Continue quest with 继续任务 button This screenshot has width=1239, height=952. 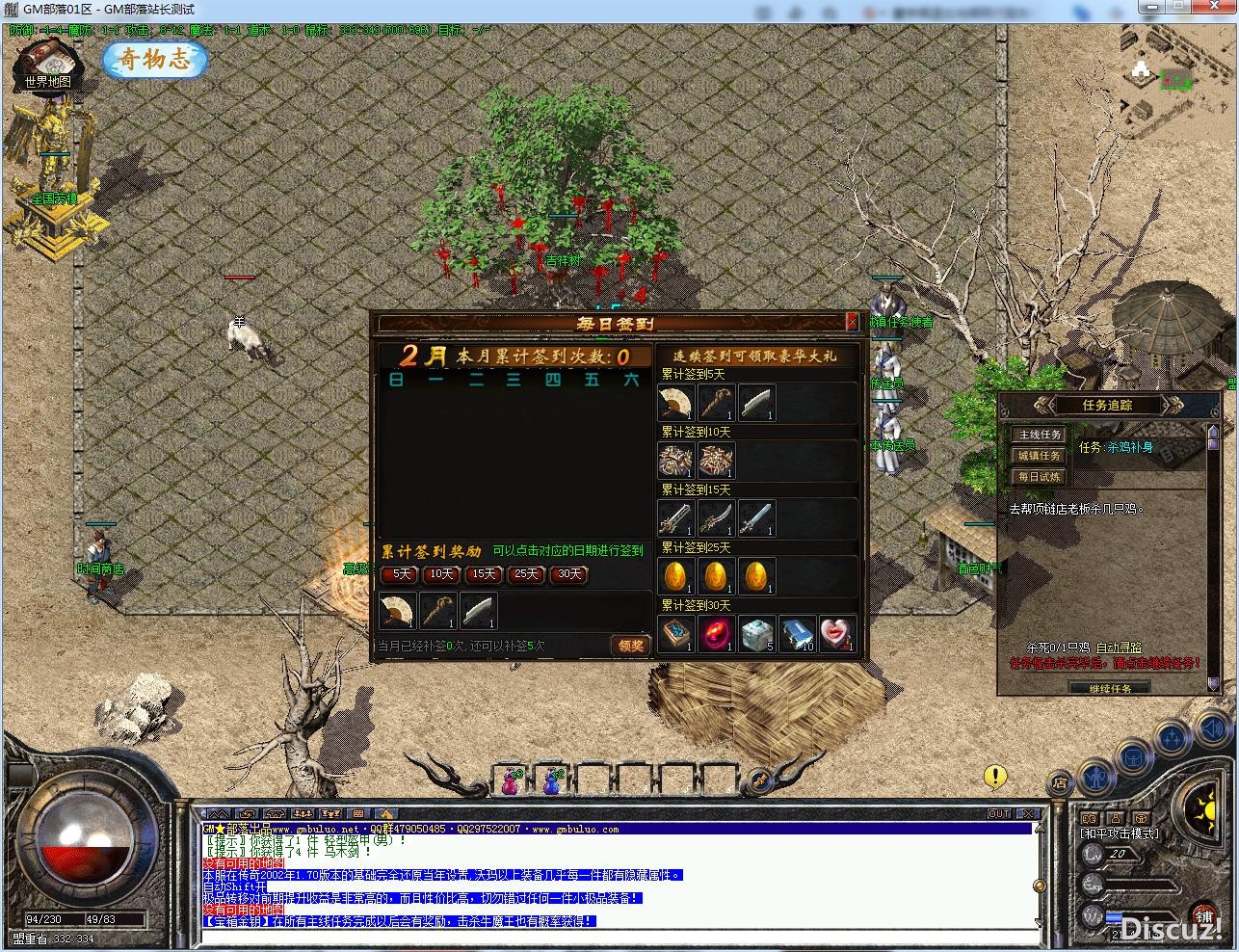tap(1110, 688)
